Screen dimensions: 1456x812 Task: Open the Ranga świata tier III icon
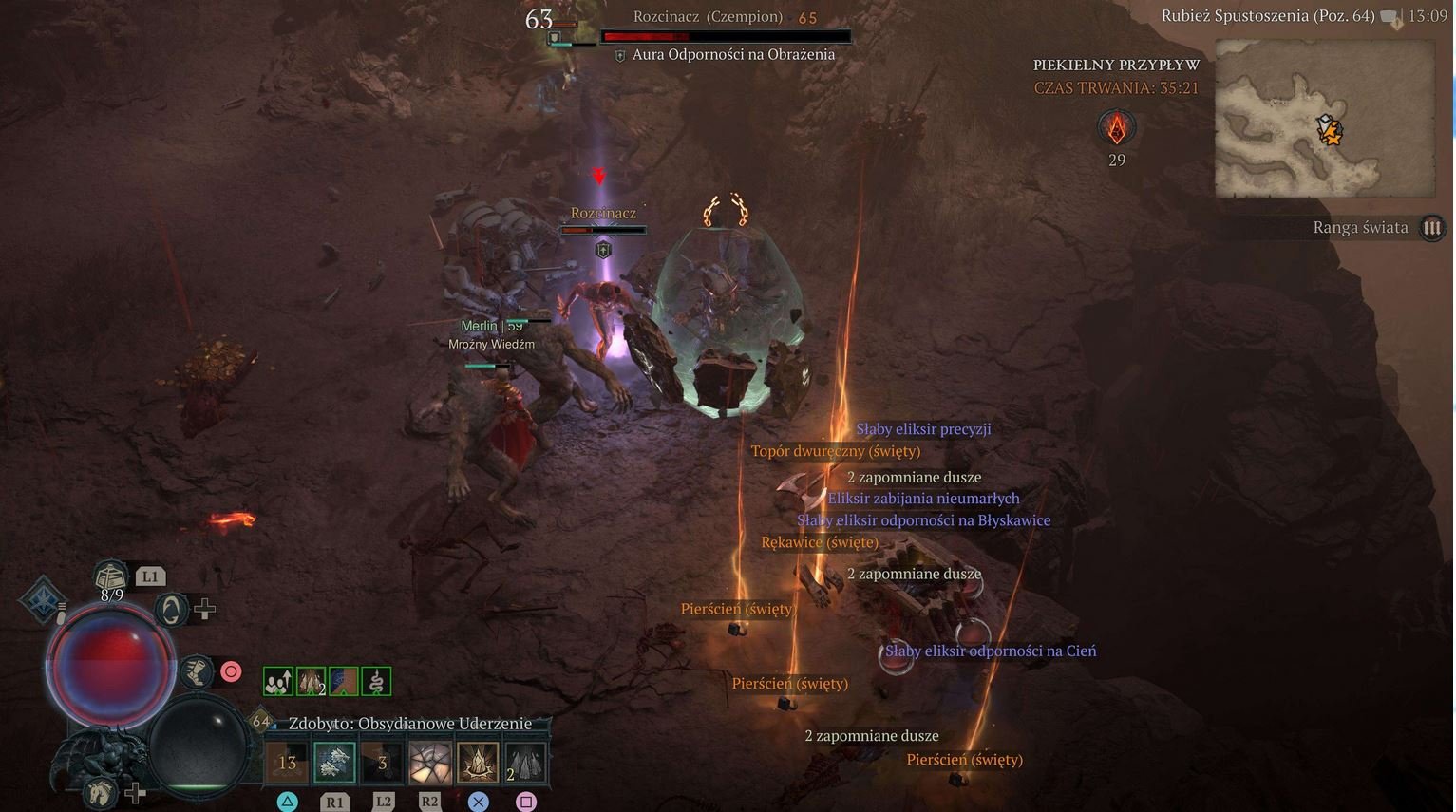1431,228
